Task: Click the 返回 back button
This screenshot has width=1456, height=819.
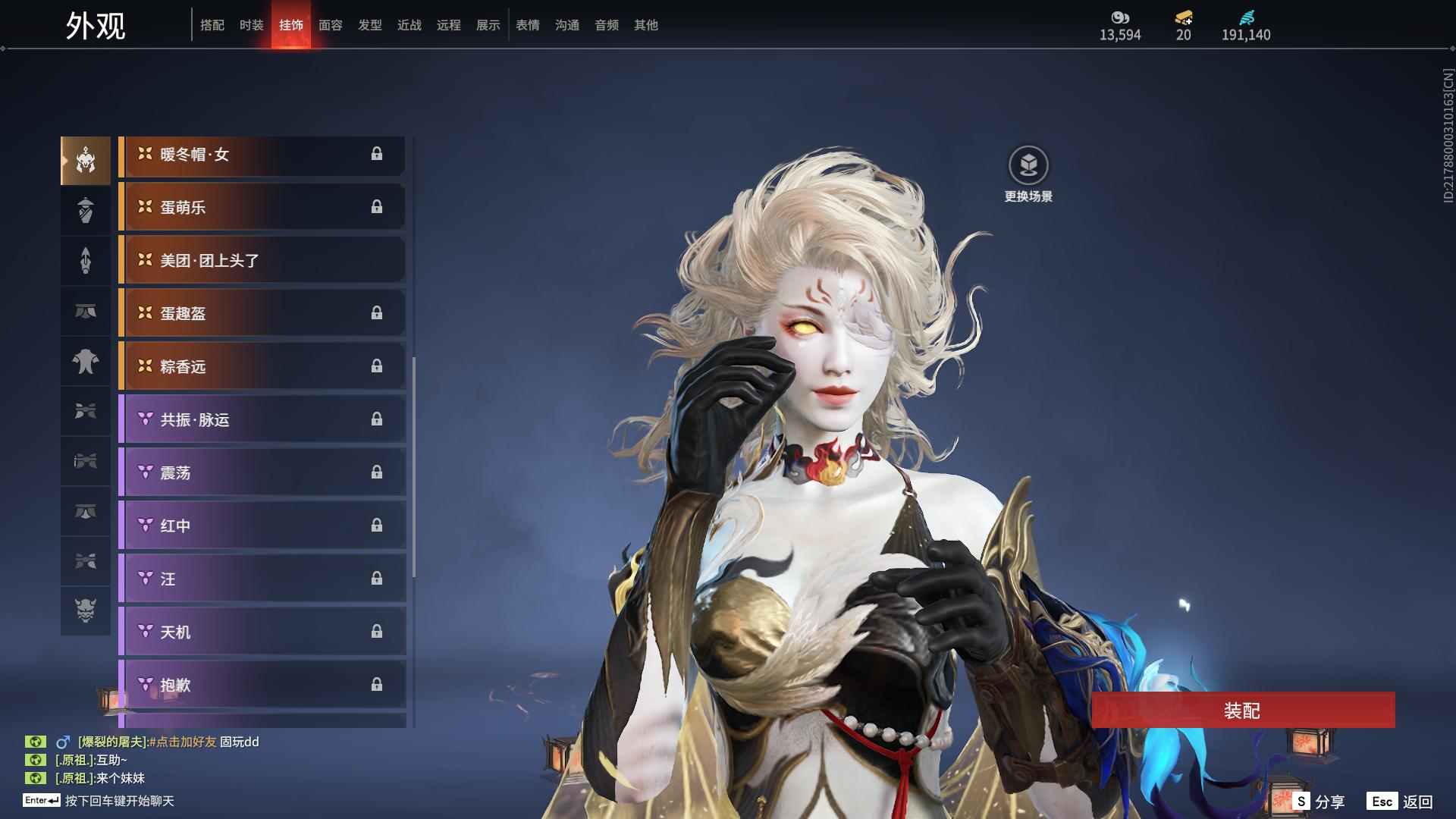Action: click(1401, 802)
